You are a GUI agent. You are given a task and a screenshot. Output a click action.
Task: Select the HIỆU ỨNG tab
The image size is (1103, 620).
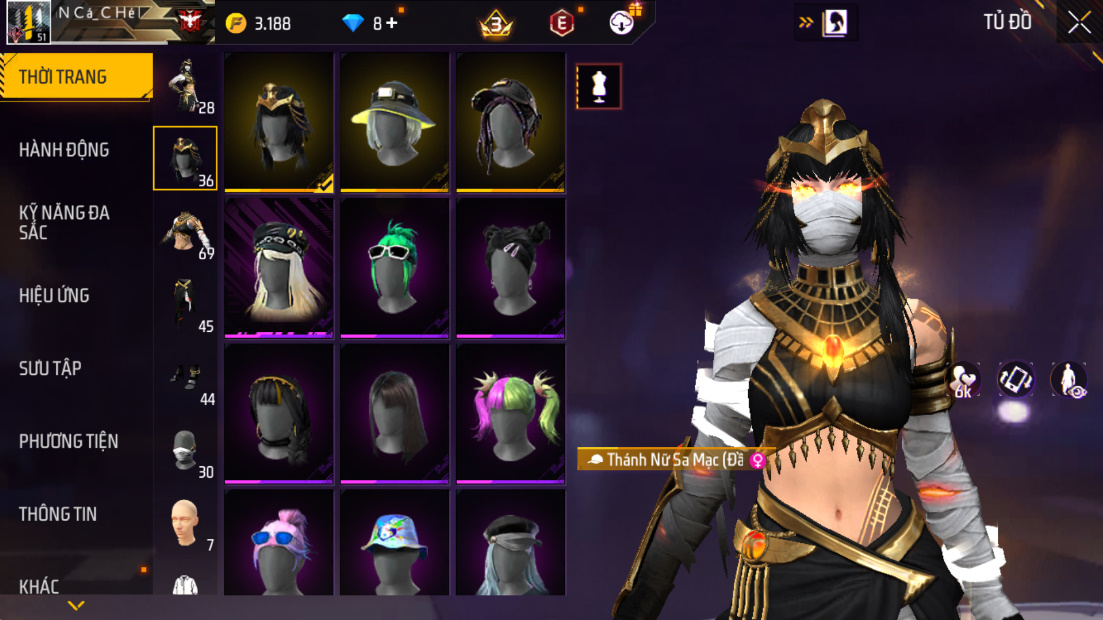54,296
